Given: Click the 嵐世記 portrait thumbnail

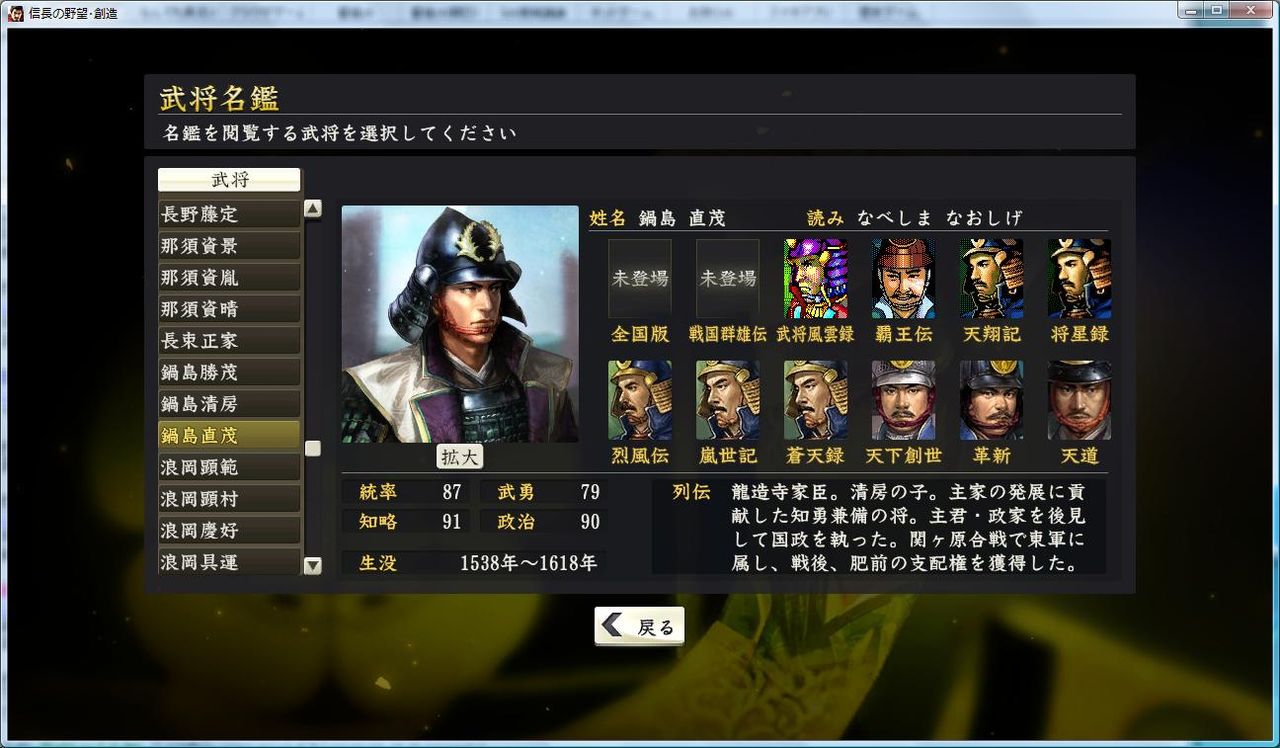Looking at the screenshot, I should [727, 399].
